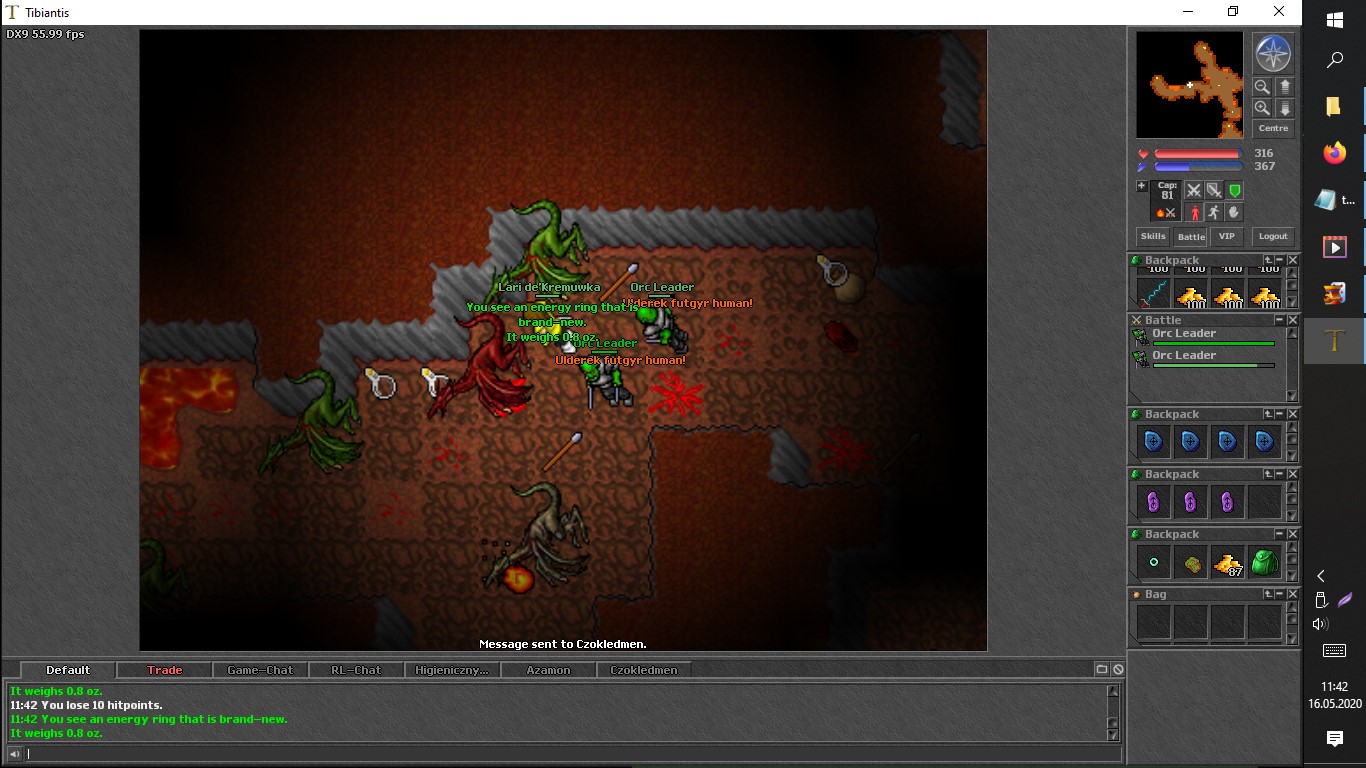Open the Skills window
This screenshot has height=768, width=1366.
tap(1153, 236)
